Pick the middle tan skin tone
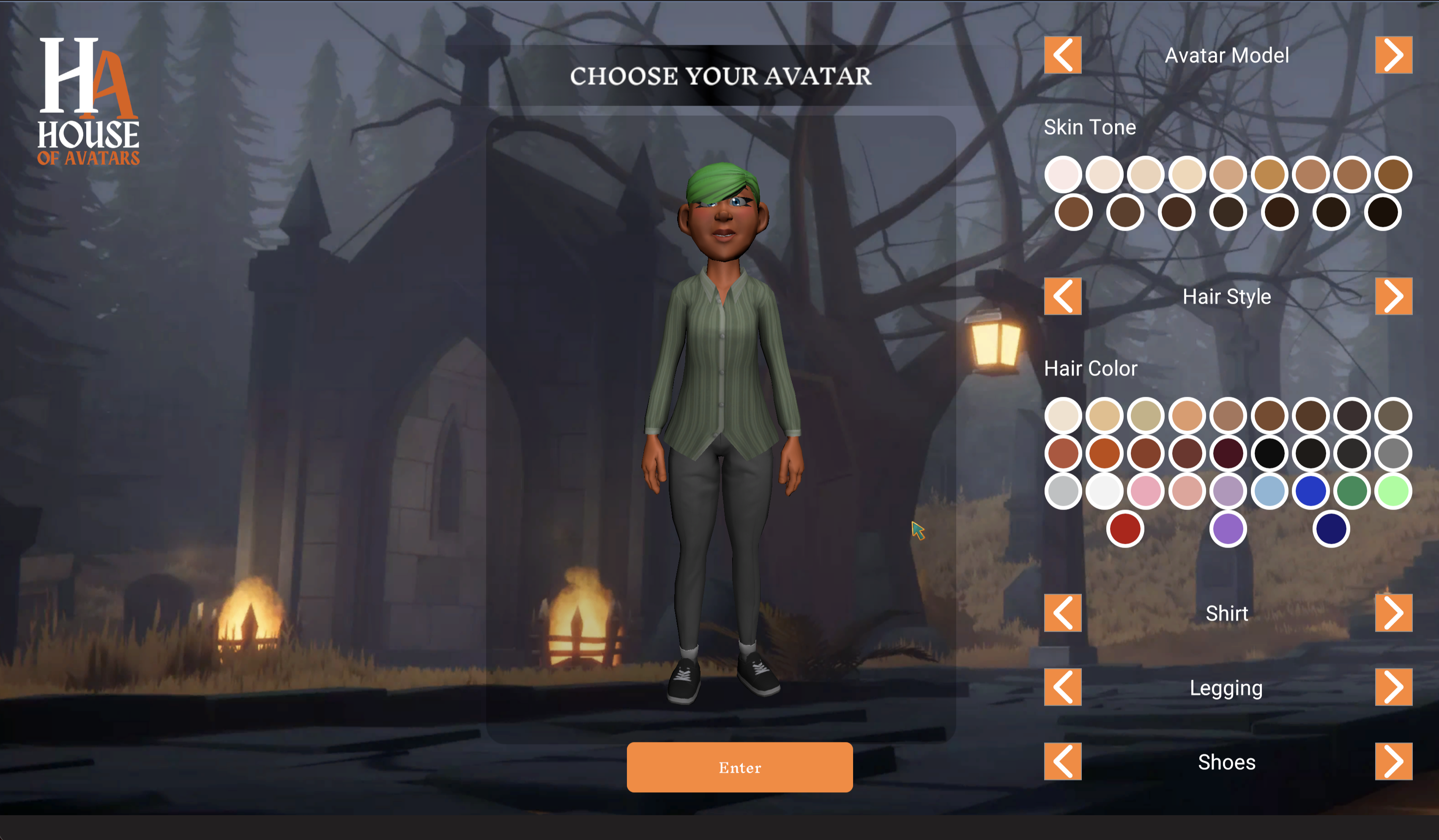The image size is (1439, 840). click(1229, 174)
